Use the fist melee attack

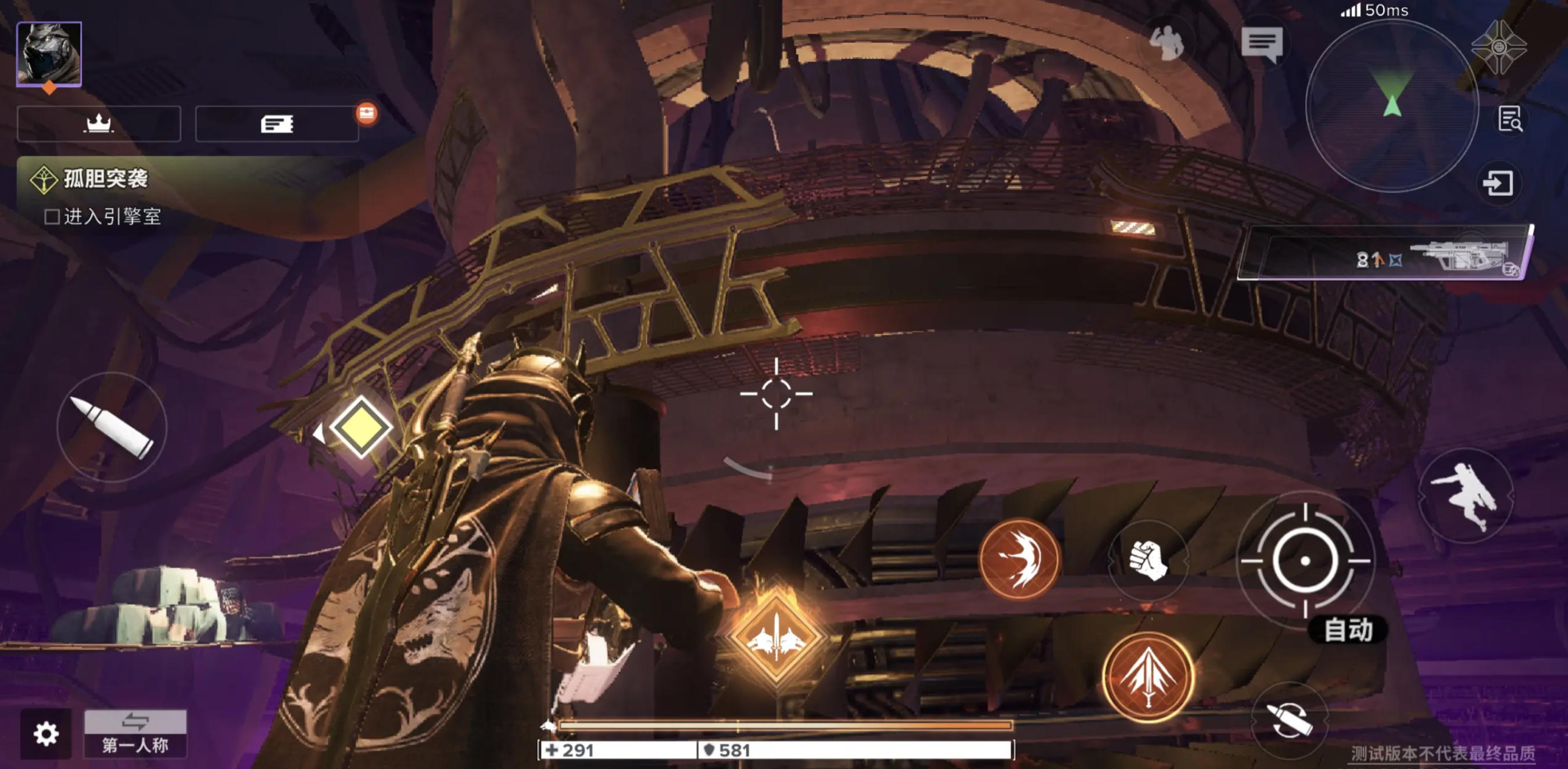[x=1147, y=560]
